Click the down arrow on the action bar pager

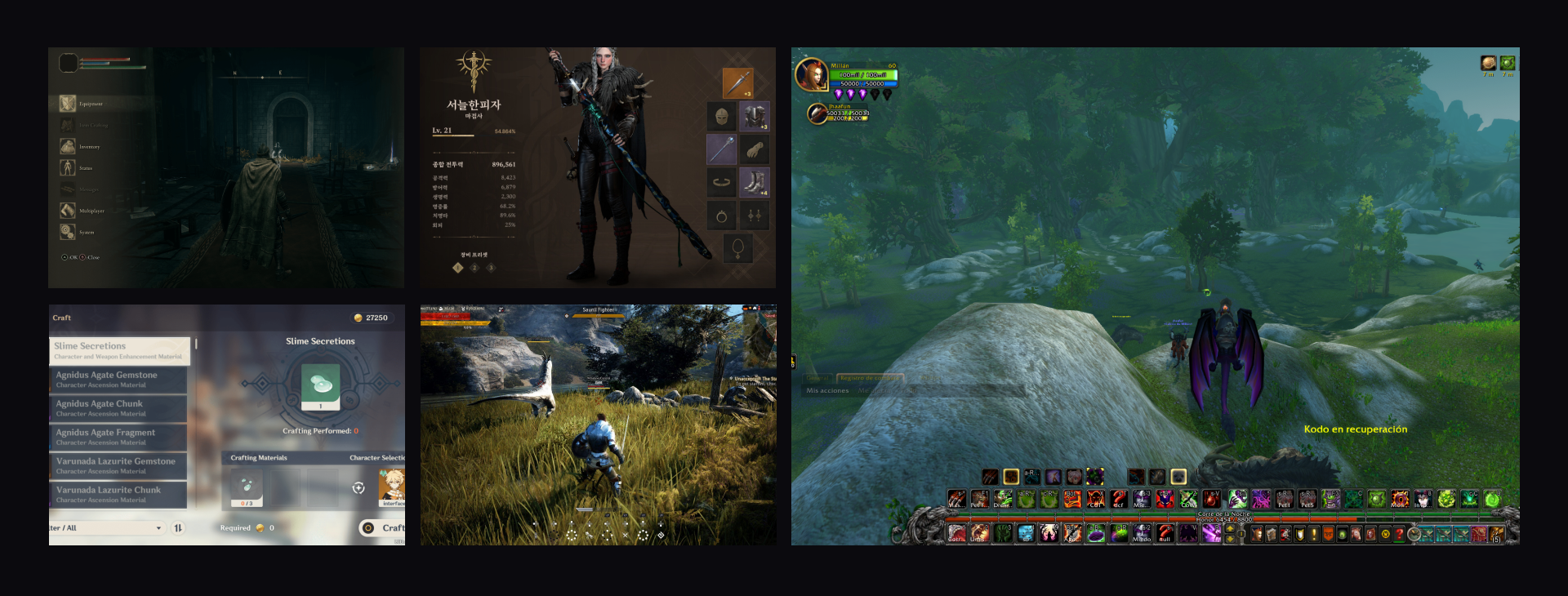[1230, 540]
